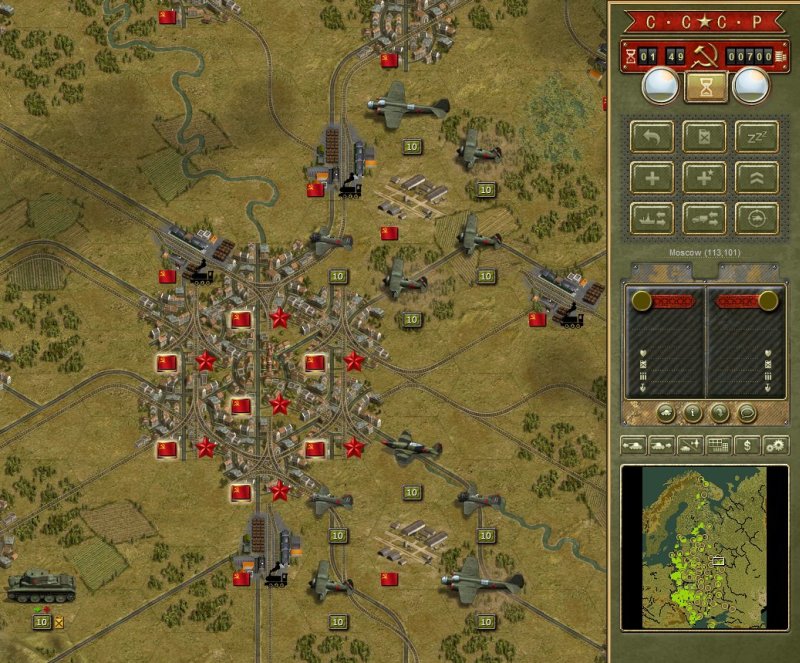Toggle the truck transport swap button

point(704,217)
